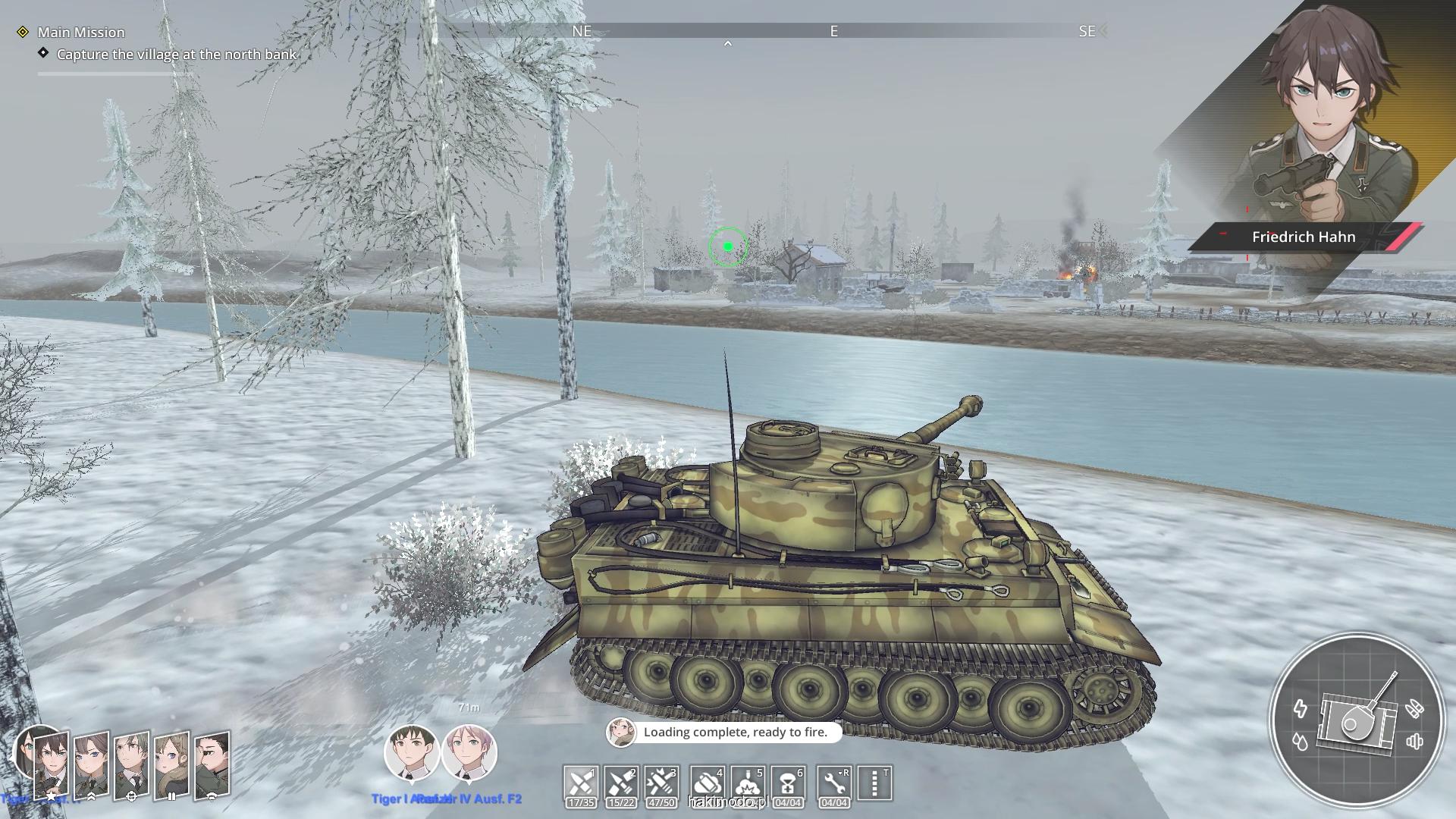Use the wrench repair ability
This screenshot has height=819, width=1456.
tap(834, 783)
